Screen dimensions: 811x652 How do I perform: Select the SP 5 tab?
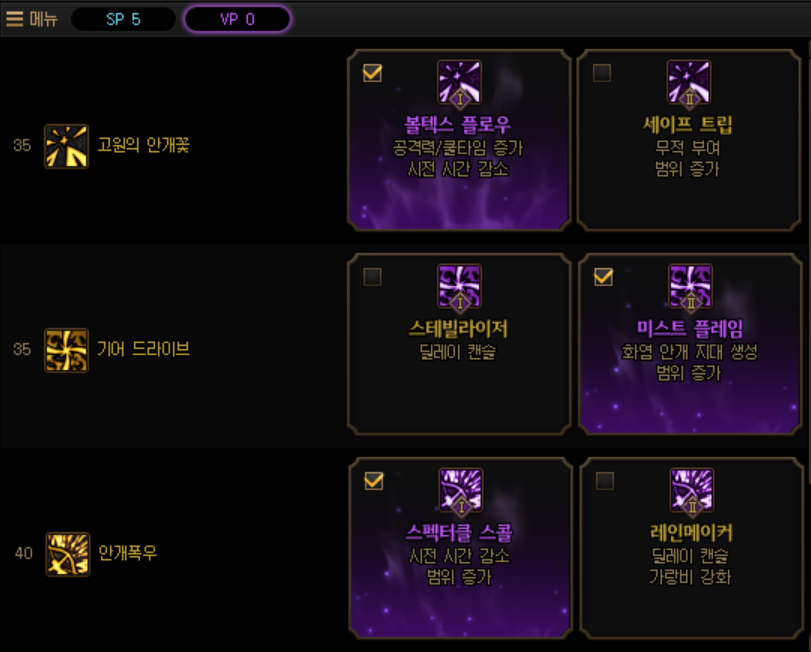pyautogui.click(x=123, y=19)
